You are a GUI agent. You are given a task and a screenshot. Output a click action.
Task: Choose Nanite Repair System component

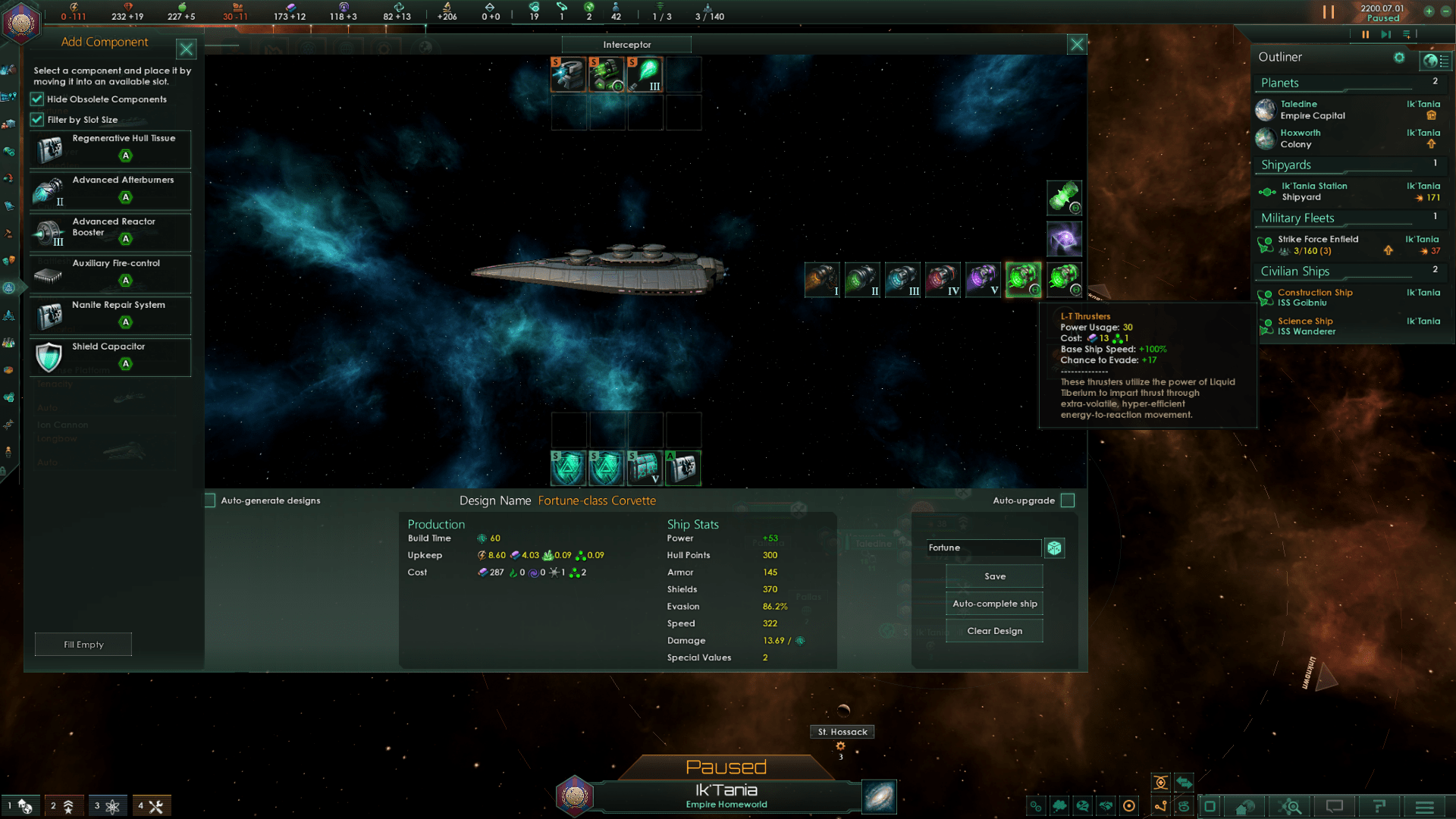[110, 315]
